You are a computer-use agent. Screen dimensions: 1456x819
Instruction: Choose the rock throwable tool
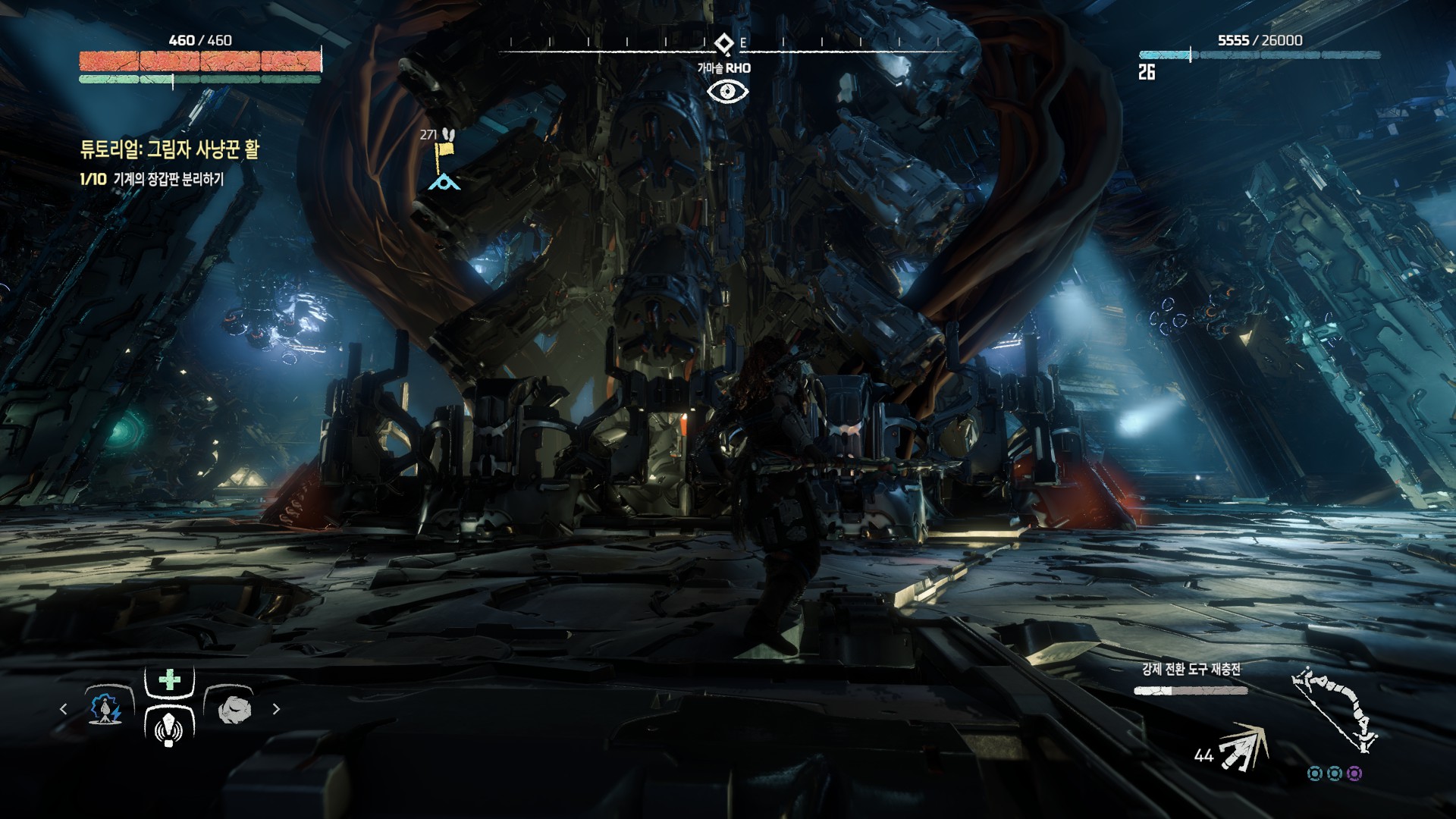click(x=234, y=710)
